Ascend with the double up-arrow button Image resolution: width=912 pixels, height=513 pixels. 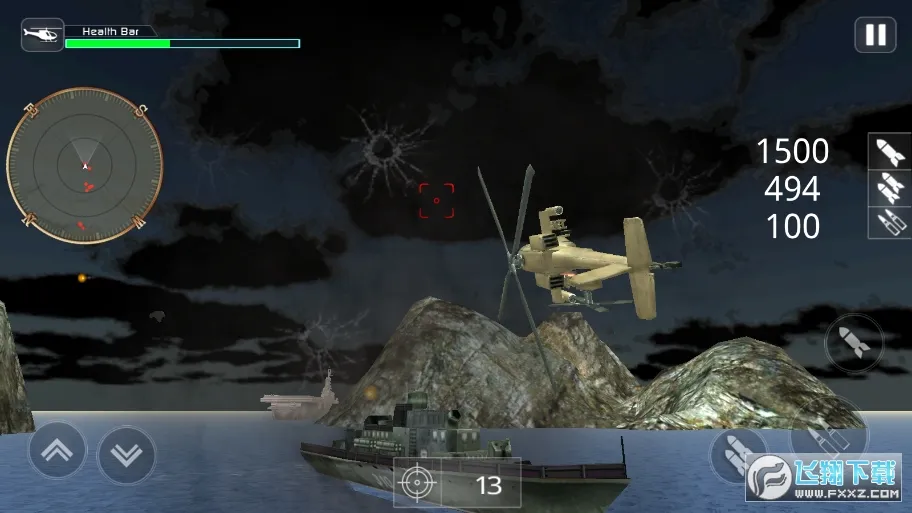point(58,452)
